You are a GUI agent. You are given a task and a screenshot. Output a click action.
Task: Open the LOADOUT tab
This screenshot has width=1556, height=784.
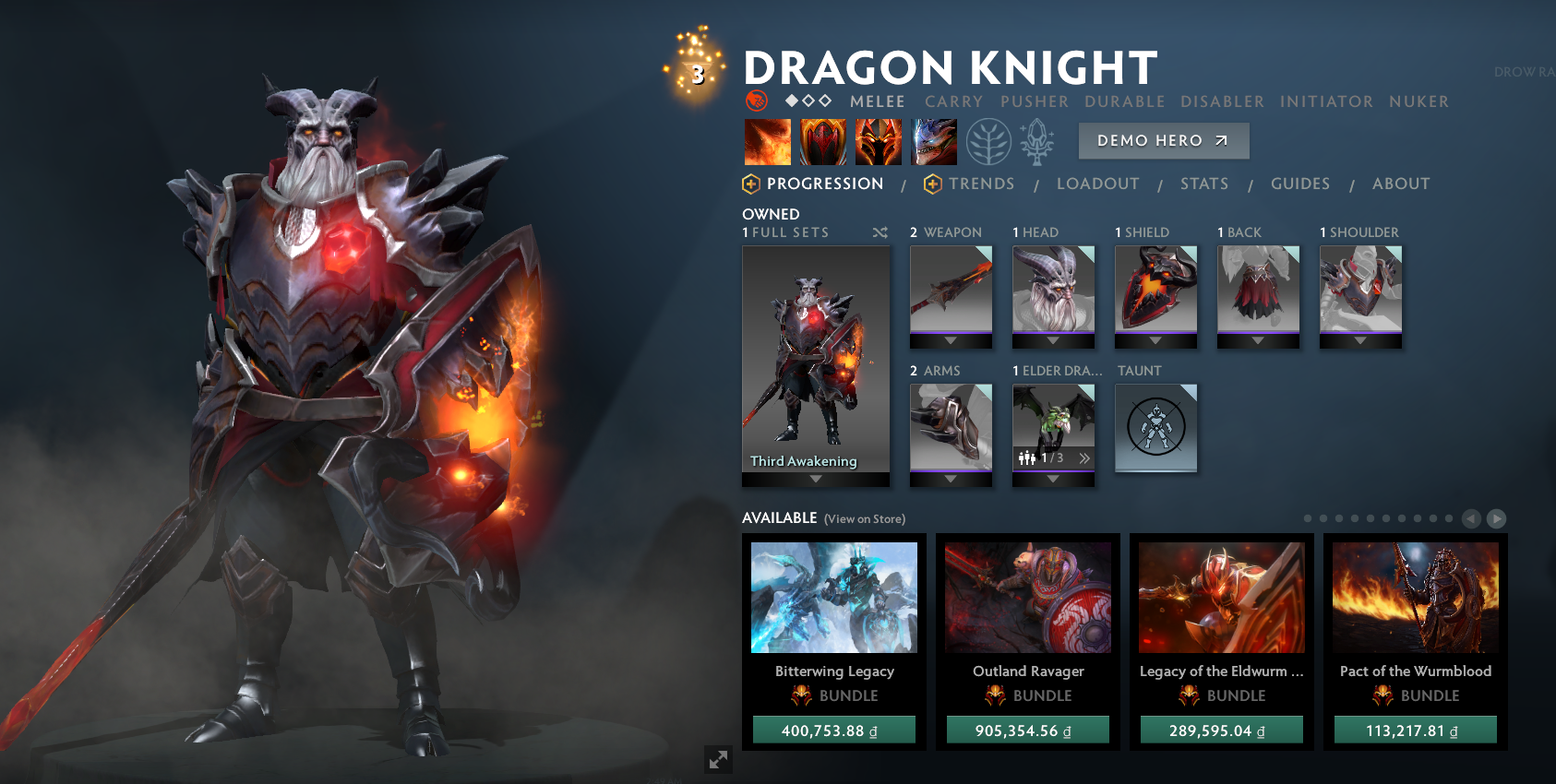[1097, 184]
